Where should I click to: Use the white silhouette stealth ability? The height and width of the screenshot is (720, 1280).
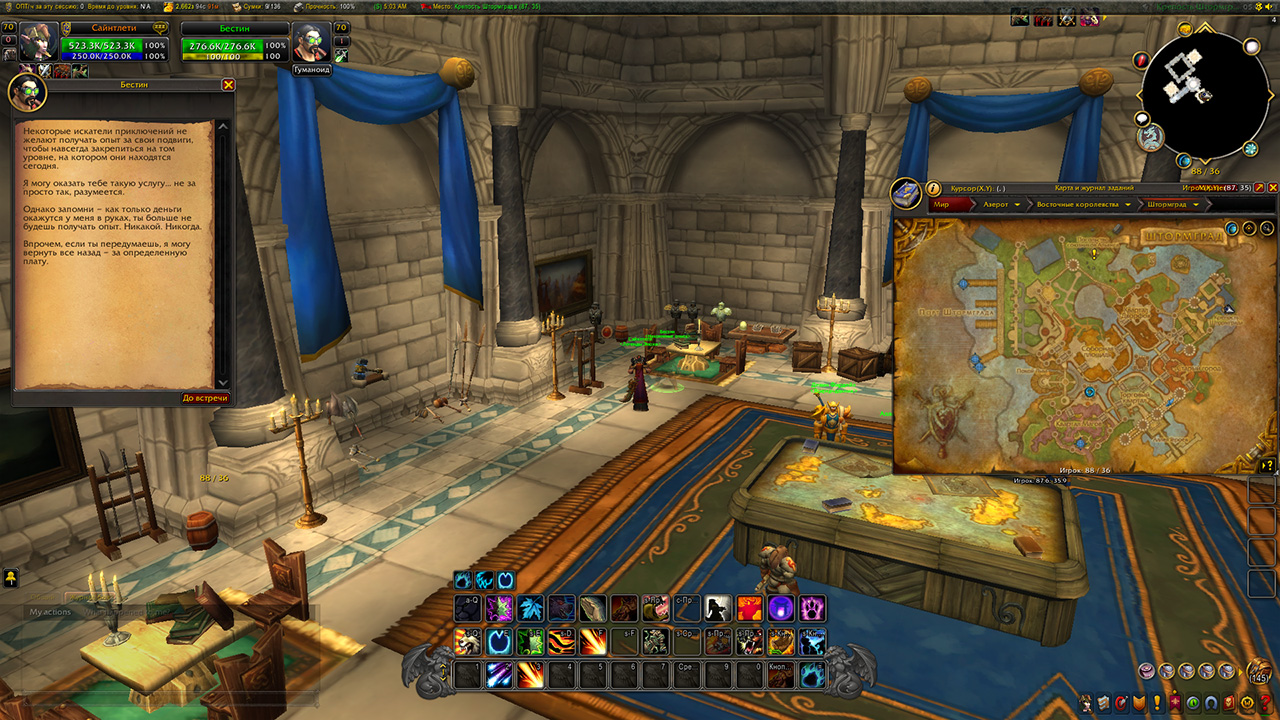(x=717, y=608)
